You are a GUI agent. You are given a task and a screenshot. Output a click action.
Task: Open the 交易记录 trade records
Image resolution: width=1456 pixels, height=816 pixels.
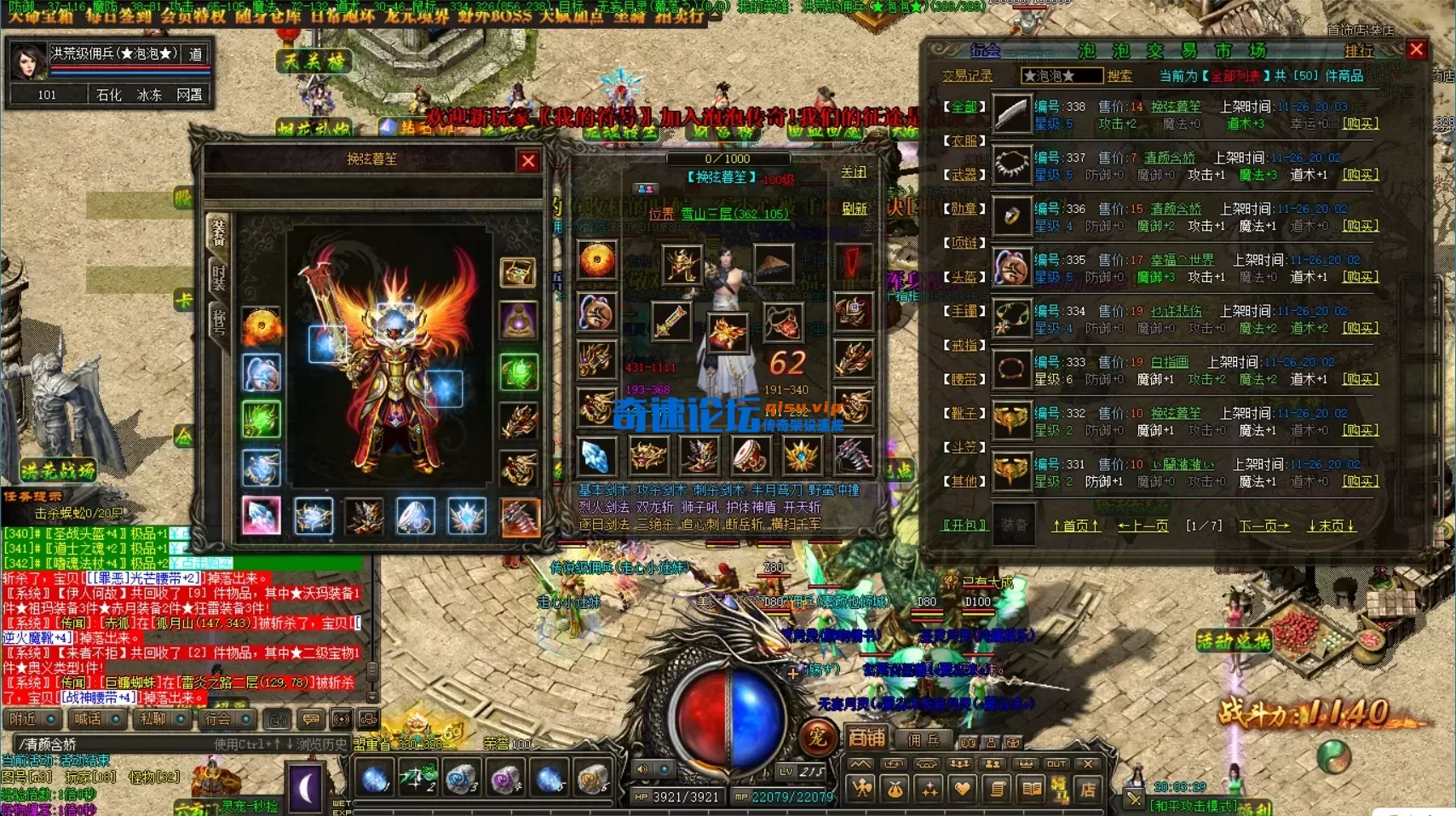[967, 76]
